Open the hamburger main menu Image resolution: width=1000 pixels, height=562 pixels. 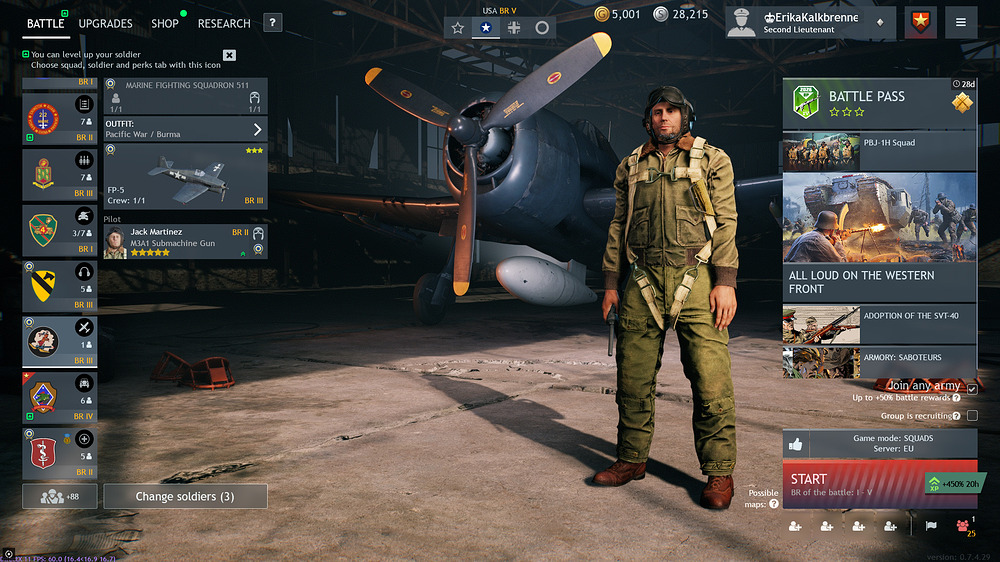click(960, 22)
